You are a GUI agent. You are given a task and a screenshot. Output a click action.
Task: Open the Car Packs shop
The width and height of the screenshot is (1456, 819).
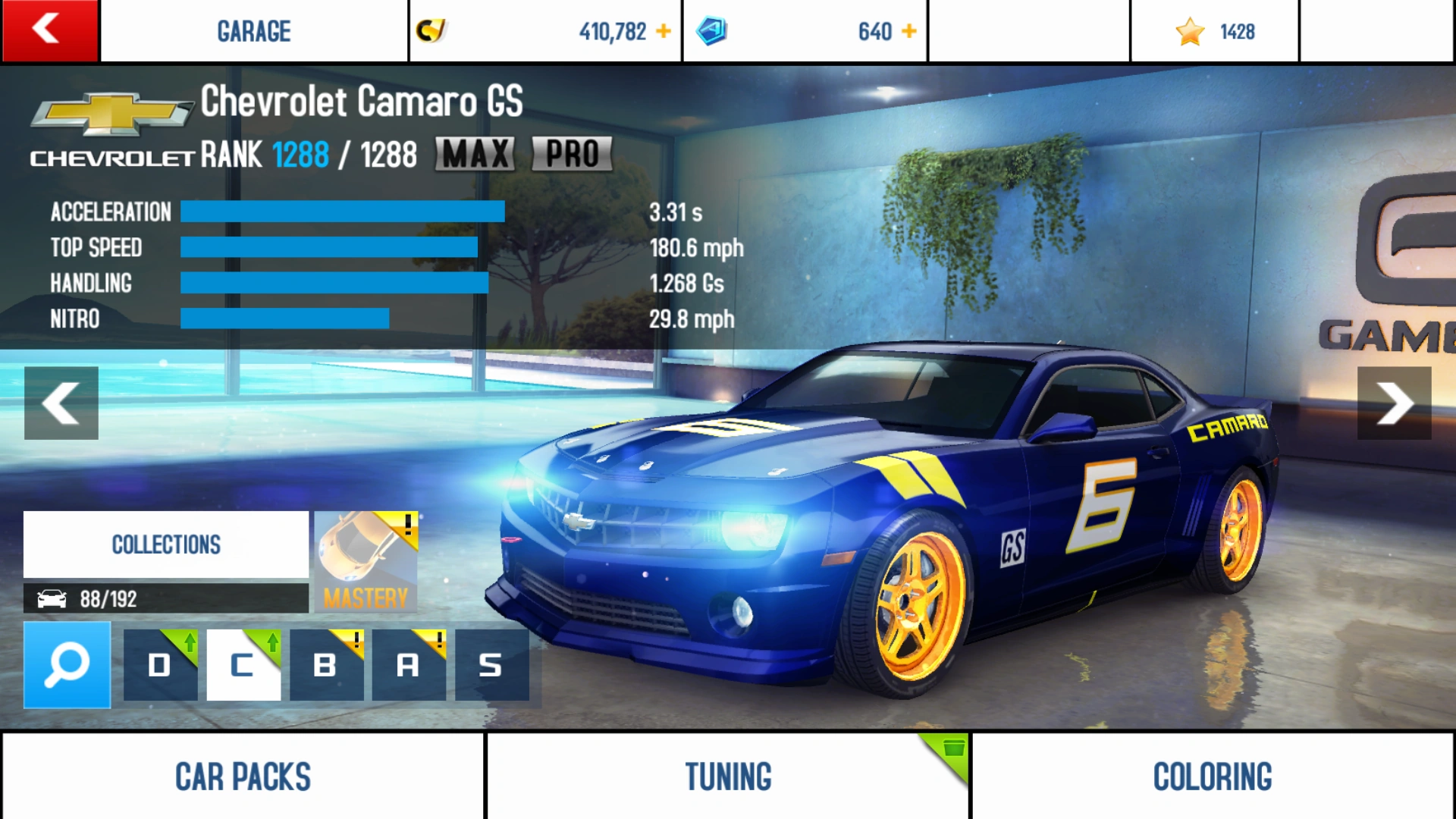(x=243, y=776)
